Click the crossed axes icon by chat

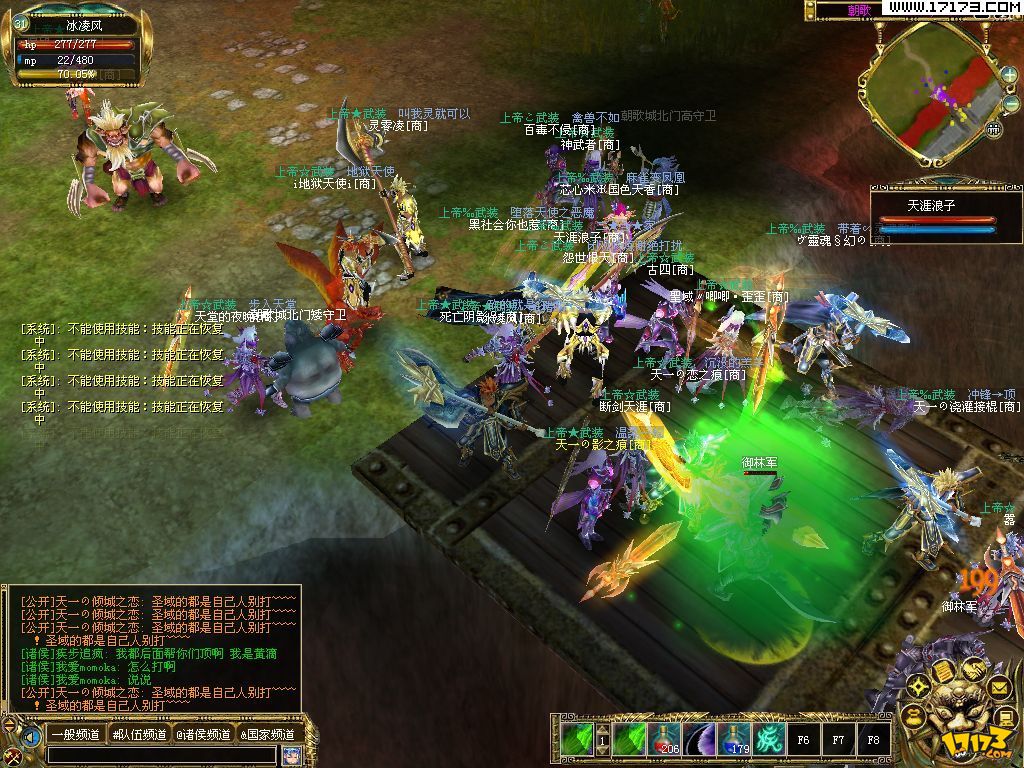click(x=12, y=756)
